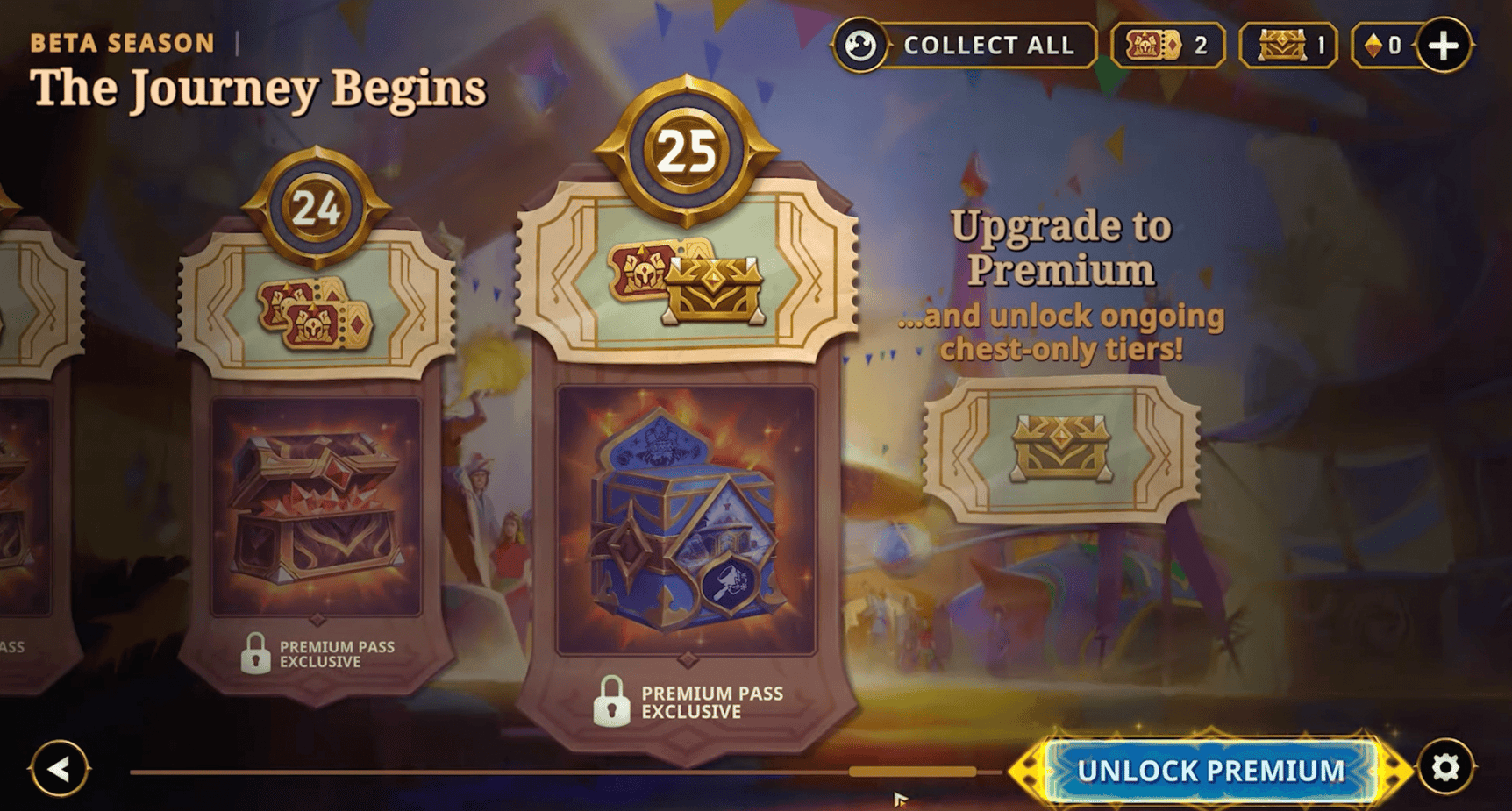Image resolution: width=1512 pixels, height=811 pixels.
Task: Select the lock icon on tier 25 reward
Action: (x=612, y=701)
